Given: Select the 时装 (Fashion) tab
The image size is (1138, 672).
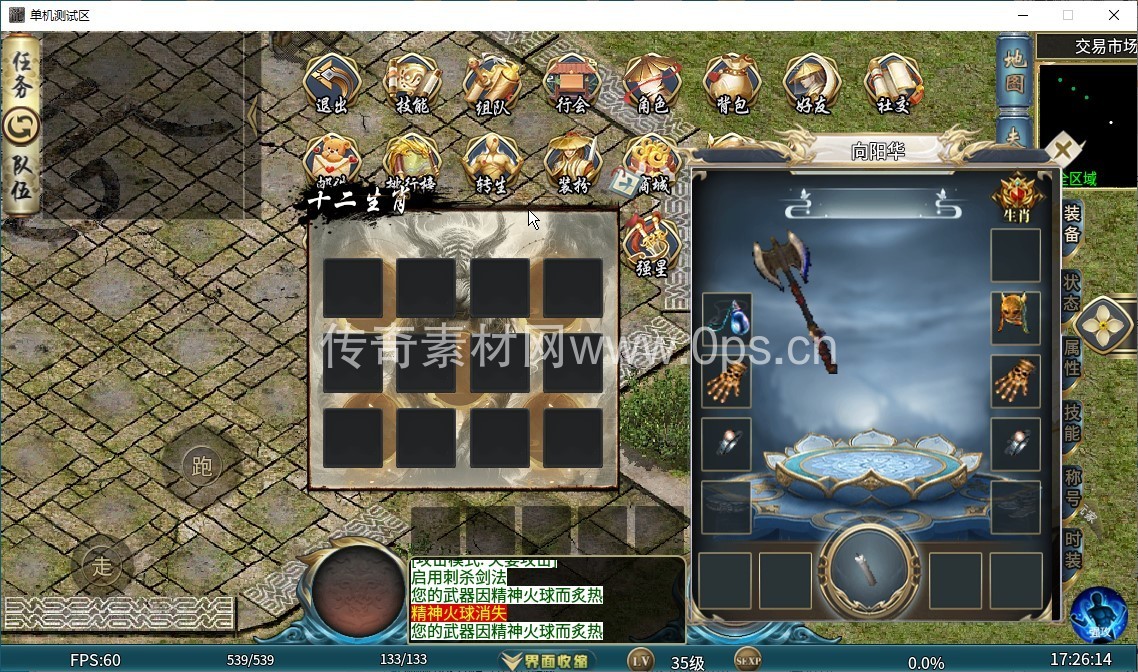Looking at the screenshot, I should coord(1072,550).
